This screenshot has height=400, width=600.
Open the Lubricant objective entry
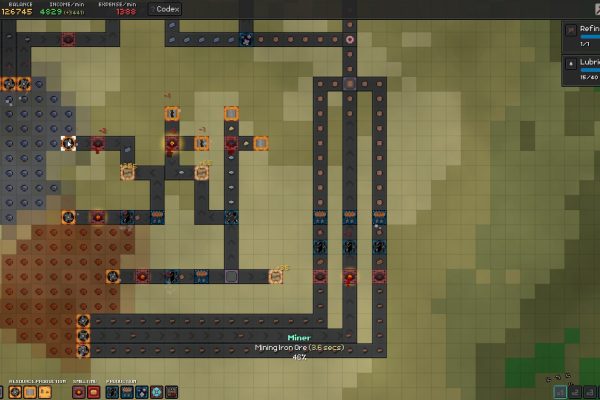pyautogui.click(x=582, y=66)
